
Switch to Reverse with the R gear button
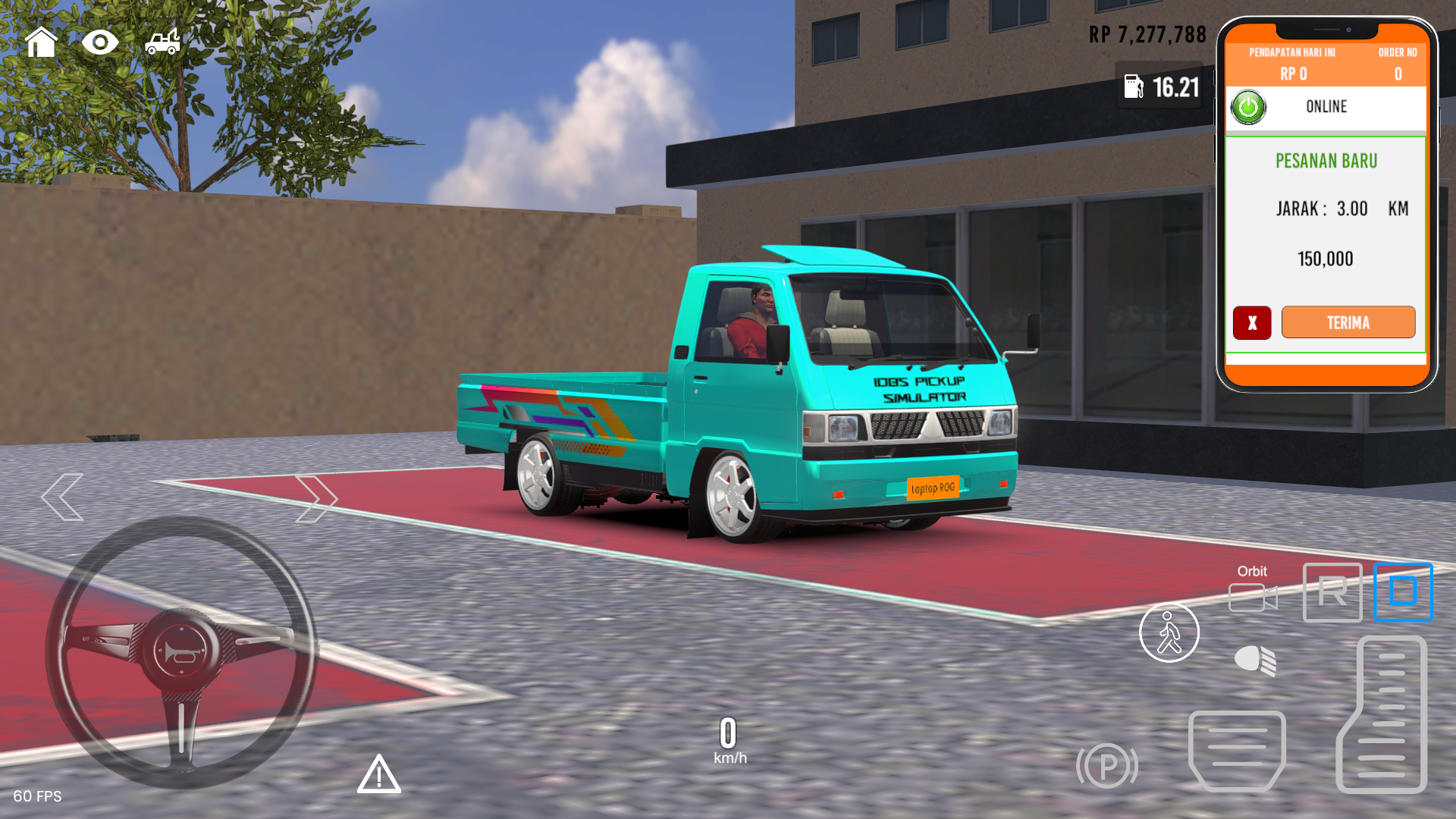1332,593
